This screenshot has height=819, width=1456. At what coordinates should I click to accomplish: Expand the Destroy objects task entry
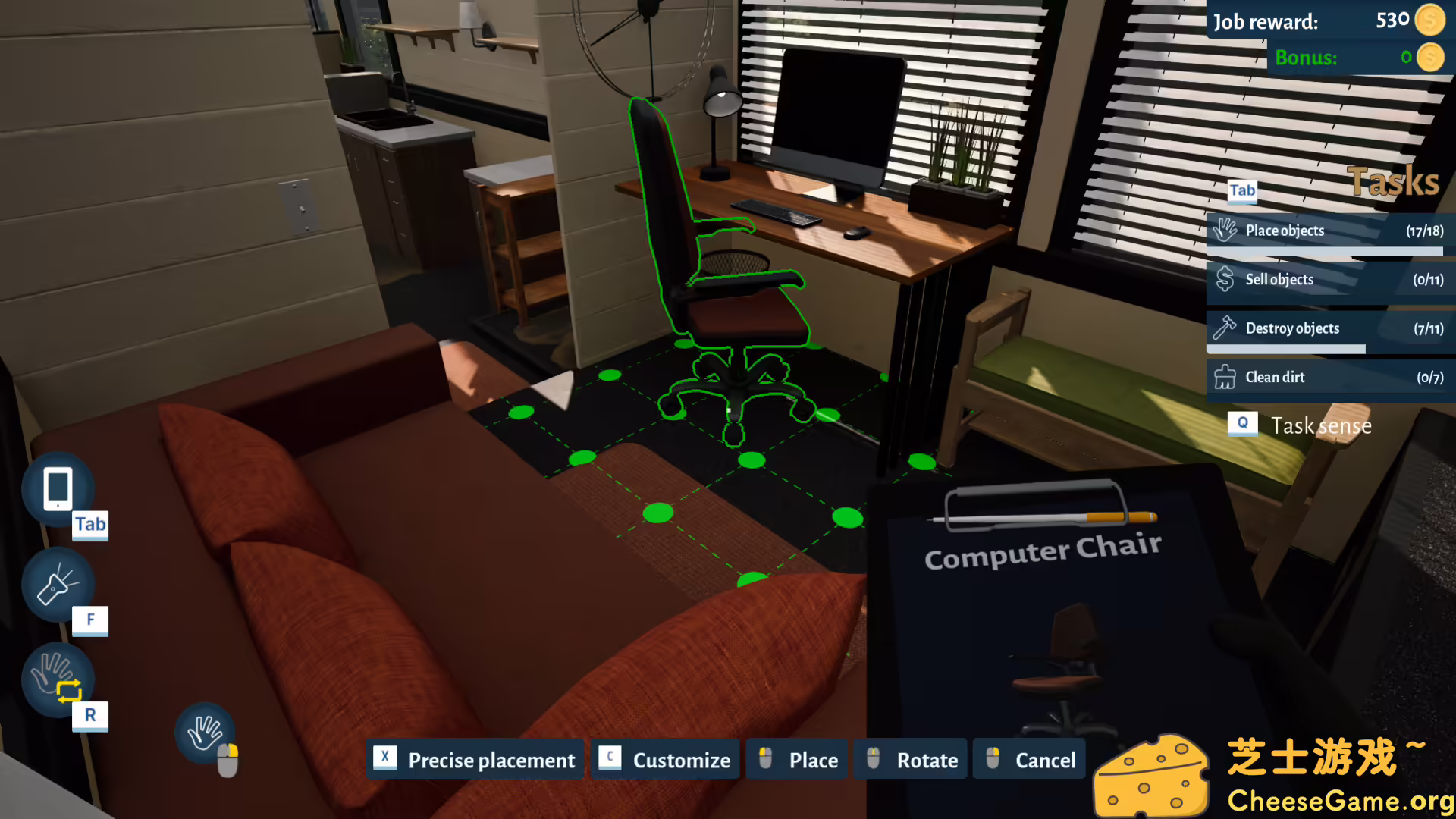[1327, 328]
